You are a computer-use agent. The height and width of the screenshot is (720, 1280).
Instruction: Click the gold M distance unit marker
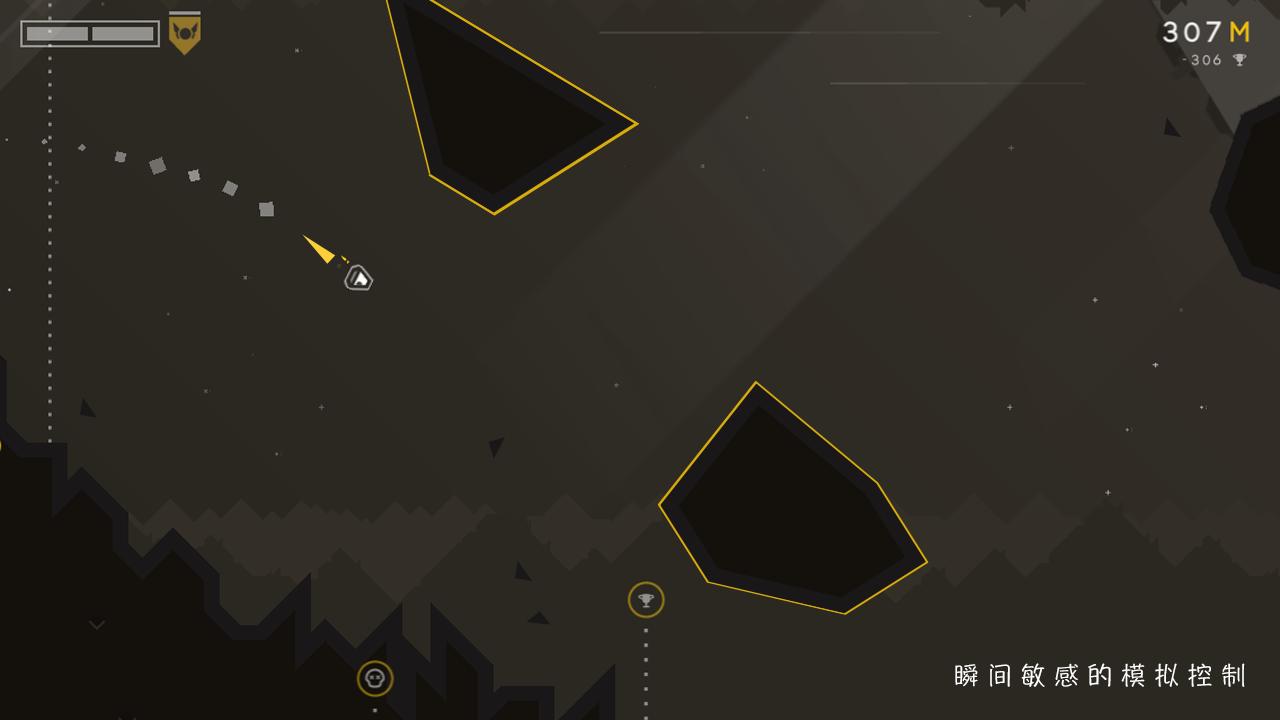click(1238, 31)
